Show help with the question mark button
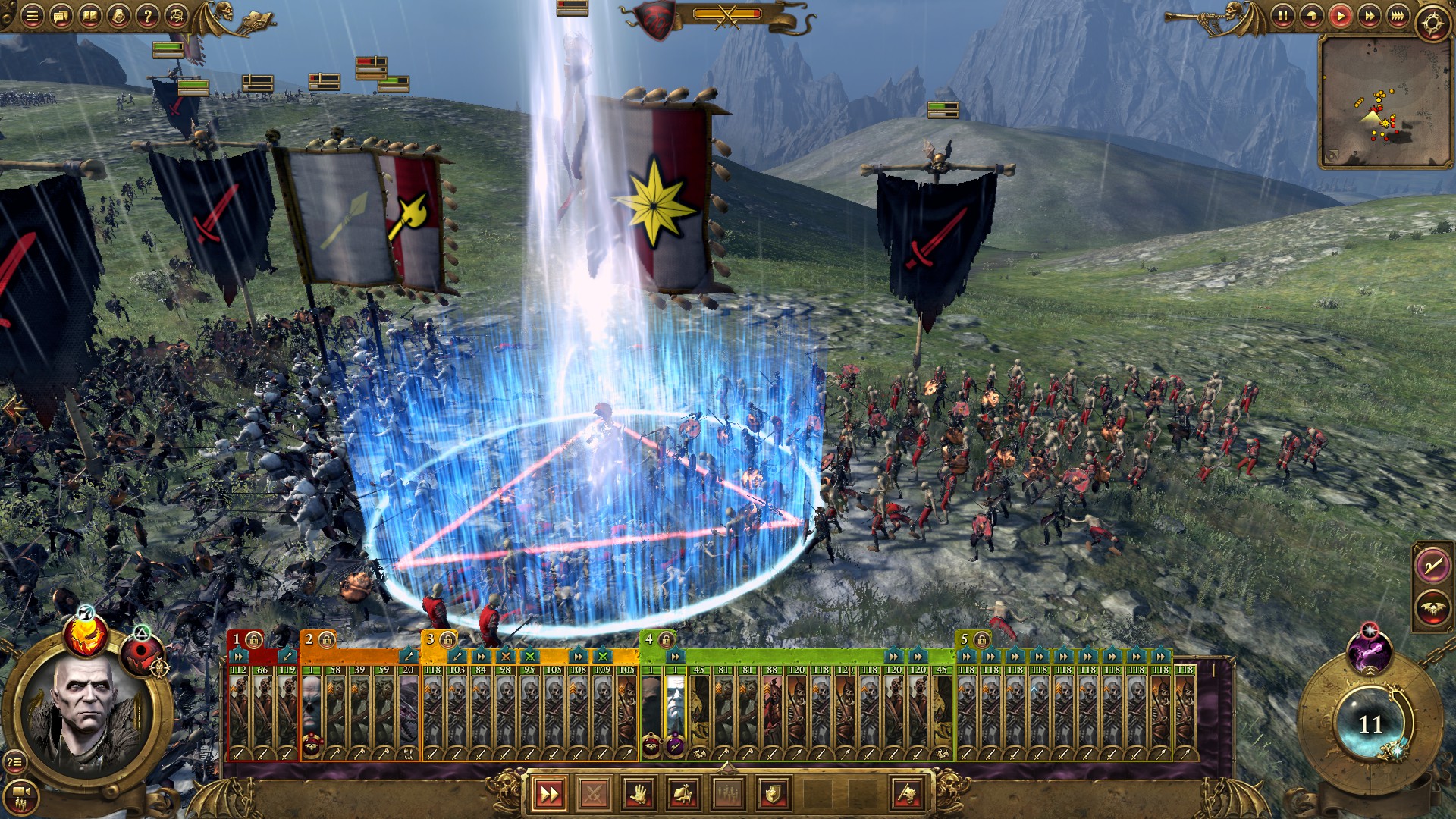The height and width of the screenshot is (819, 1456). [x=148, y=16]
